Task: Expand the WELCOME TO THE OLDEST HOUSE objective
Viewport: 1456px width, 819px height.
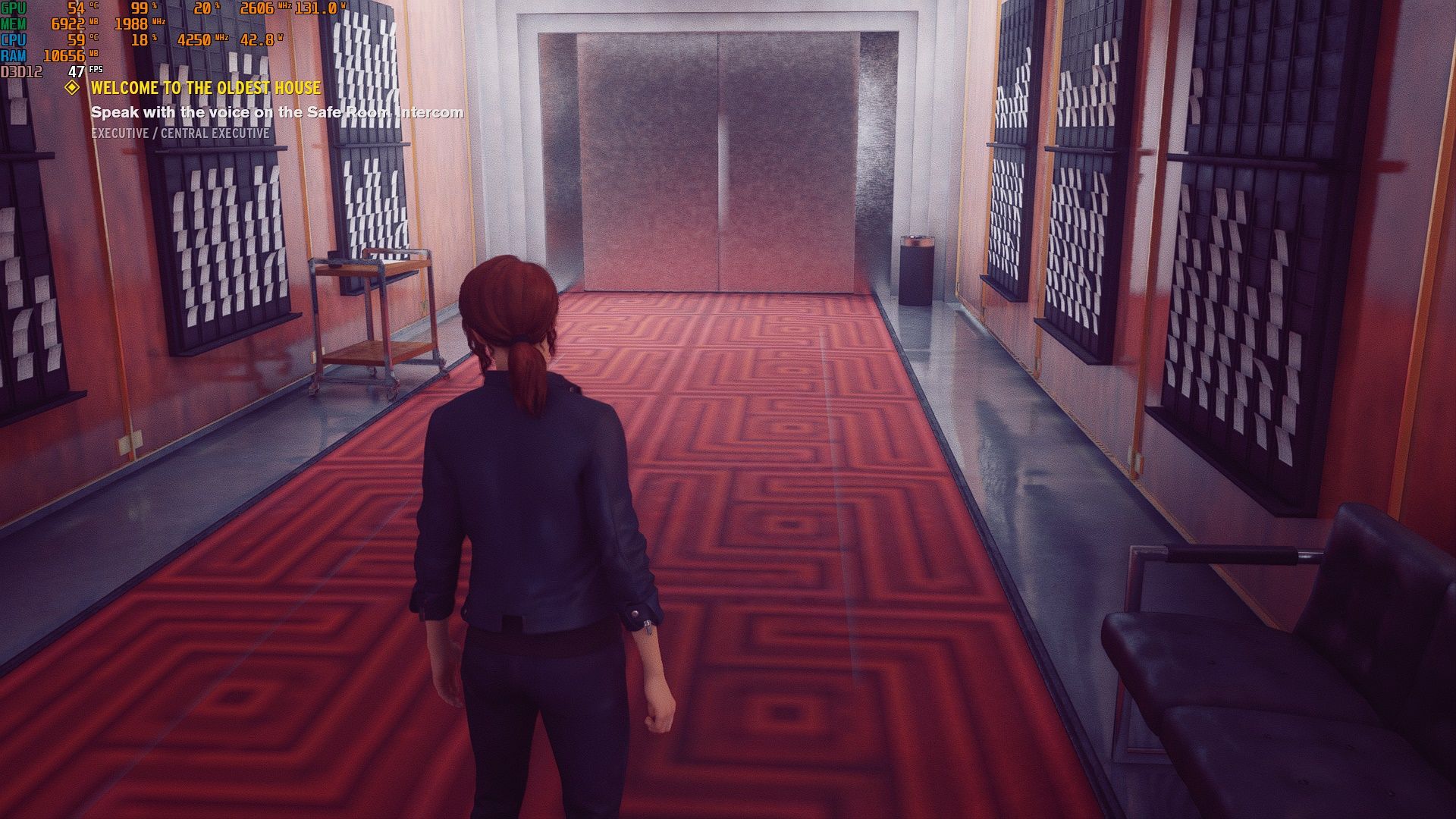Action: coord(205,88)
